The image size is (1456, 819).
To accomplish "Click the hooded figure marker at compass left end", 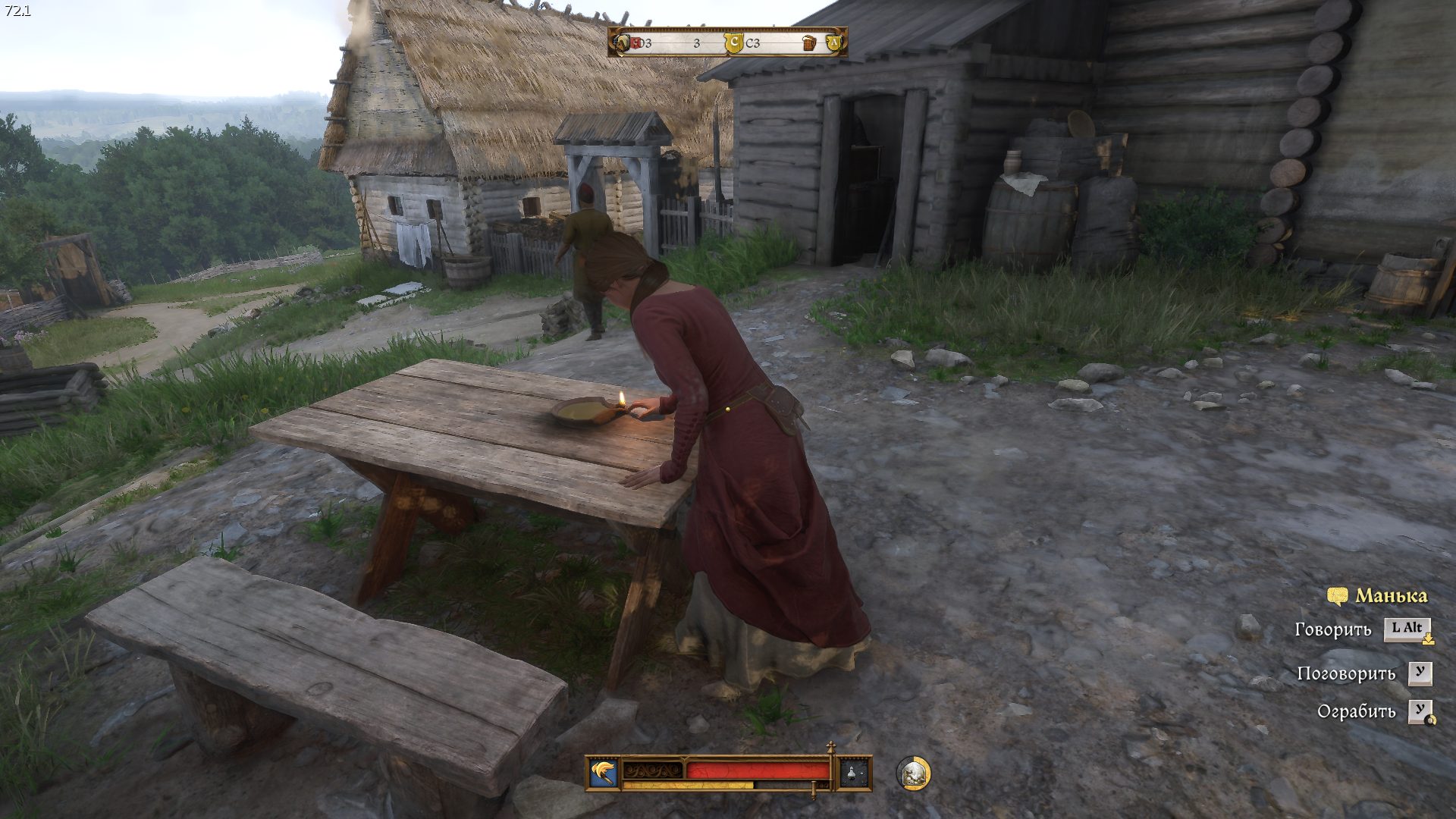I will (623, 43).
